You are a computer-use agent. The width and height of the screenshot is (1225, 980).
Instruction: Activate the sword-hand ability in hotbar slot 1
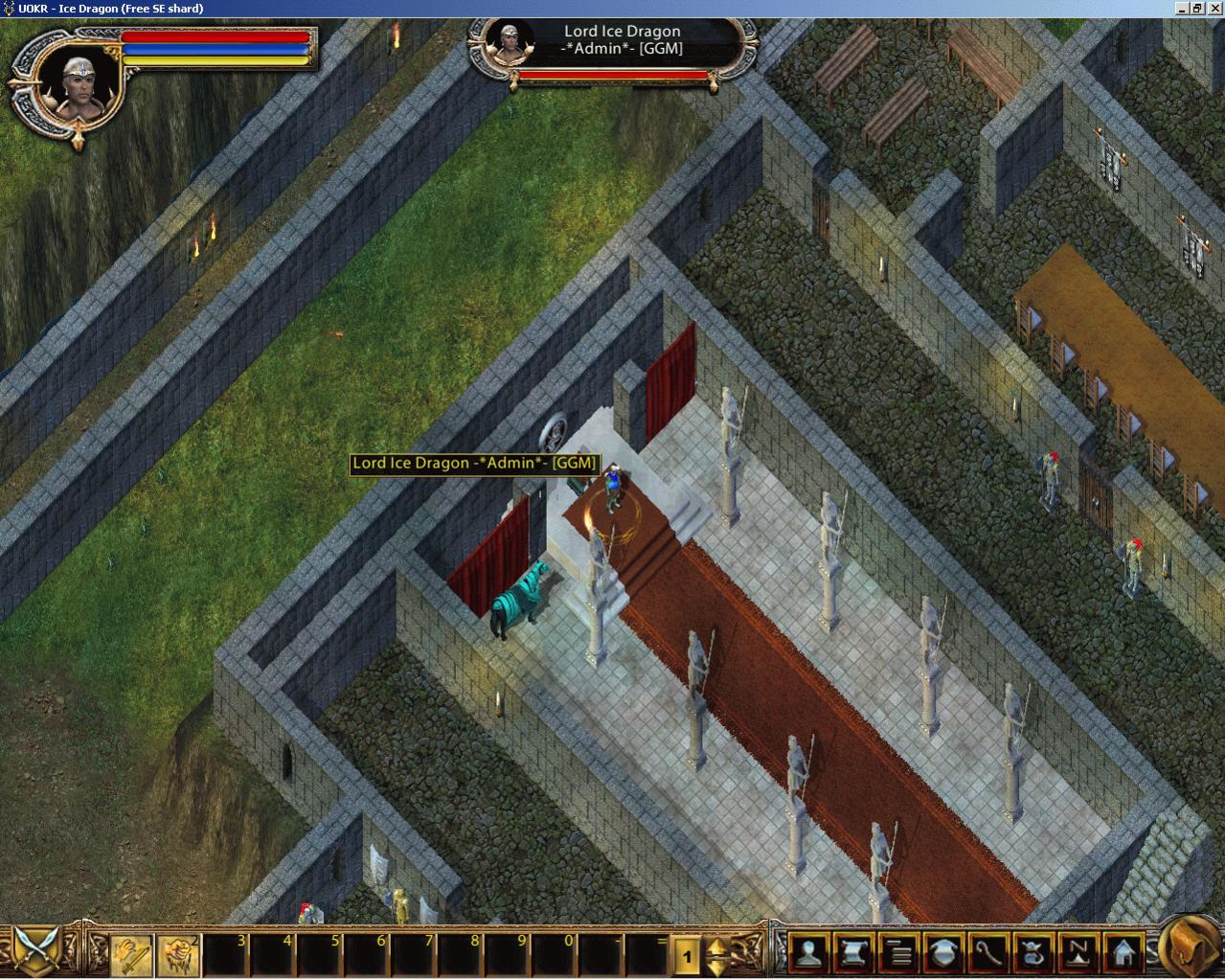[x=130, y=953]
